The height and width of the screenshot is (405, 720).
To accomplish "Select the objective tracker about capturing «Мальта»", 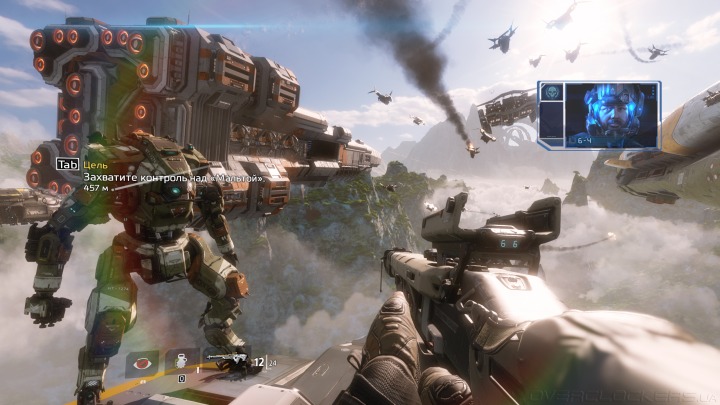I will (x=170, y=177).
